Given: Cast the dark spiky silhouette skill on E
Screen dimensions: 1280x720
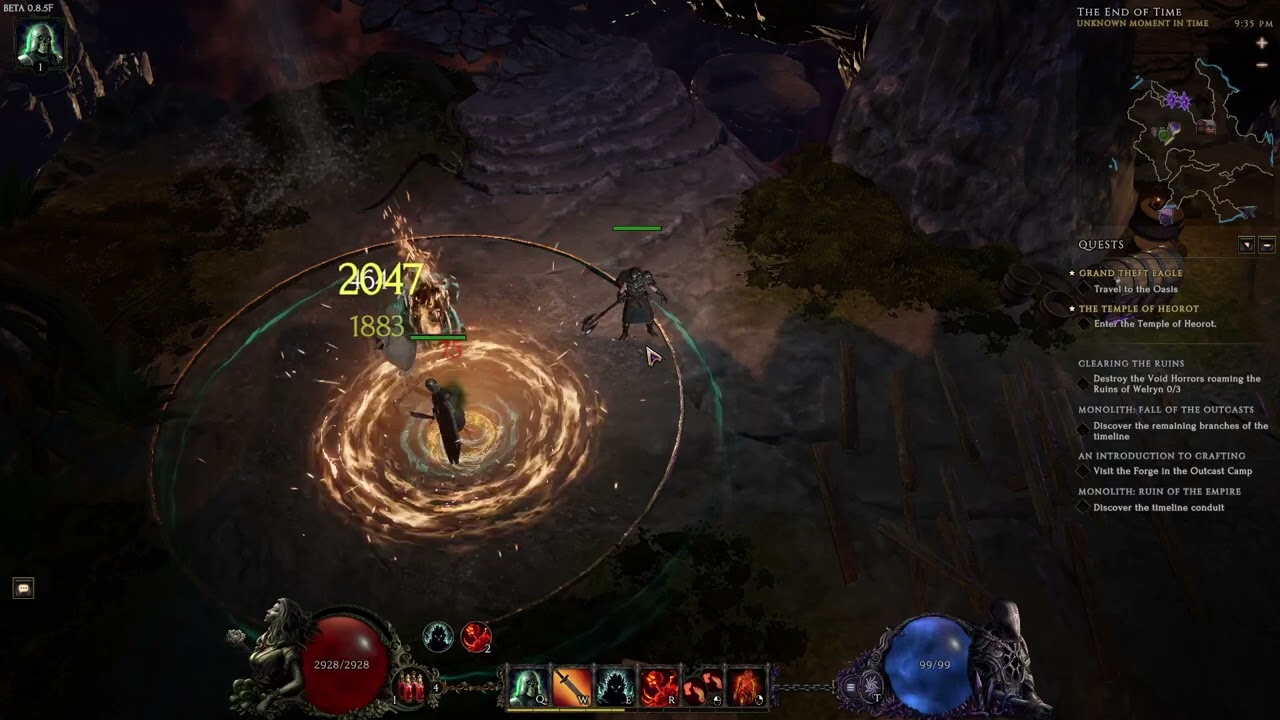Looking at the screenshot, I should pos(615,687).
